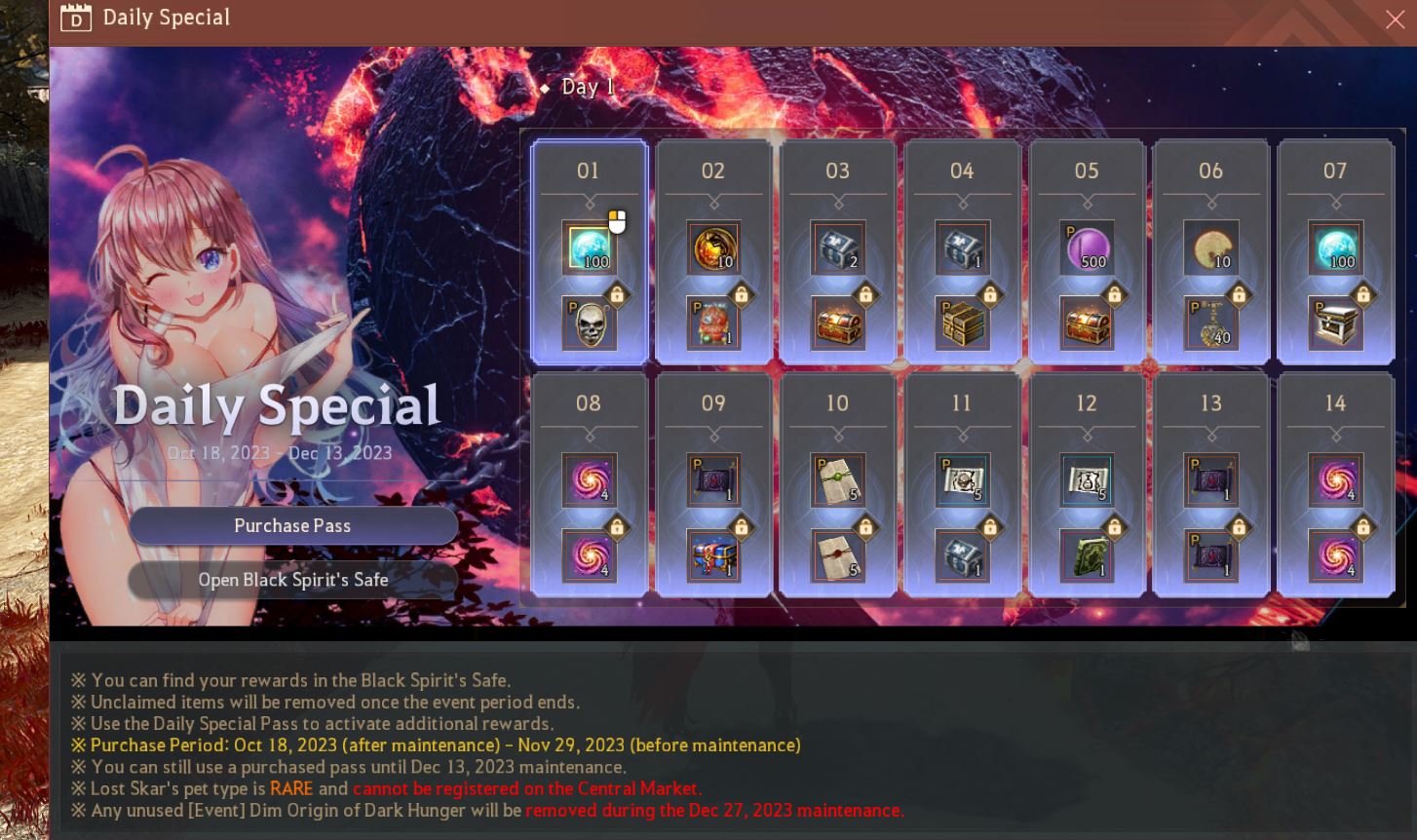Select the 500 purple orbs reward on Day 05
Image resolution: width=1417 pixels, height=840 pixels.
[x=1087, y=247]
